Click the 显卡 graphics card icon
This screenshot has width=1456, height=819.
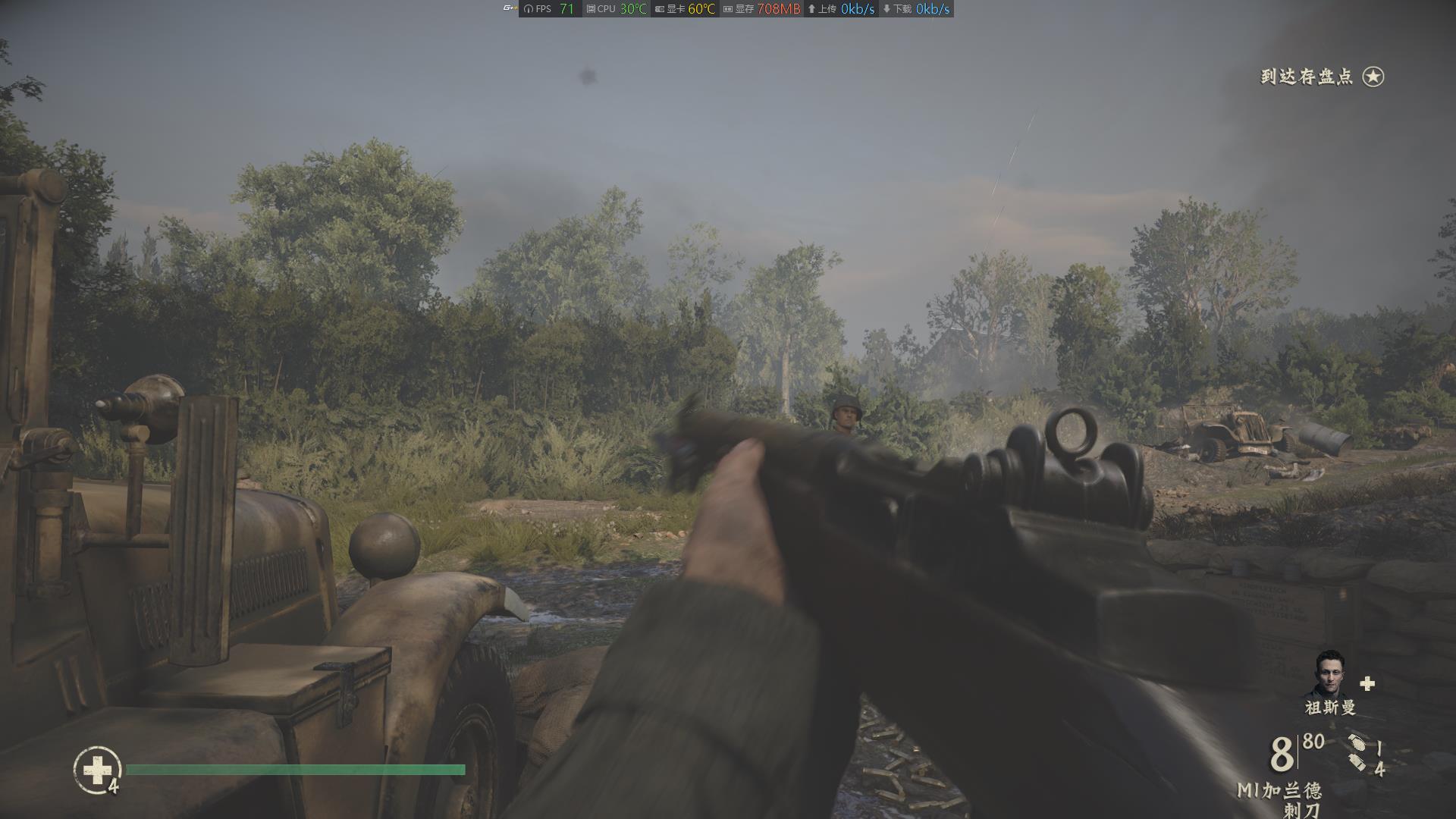658,9
